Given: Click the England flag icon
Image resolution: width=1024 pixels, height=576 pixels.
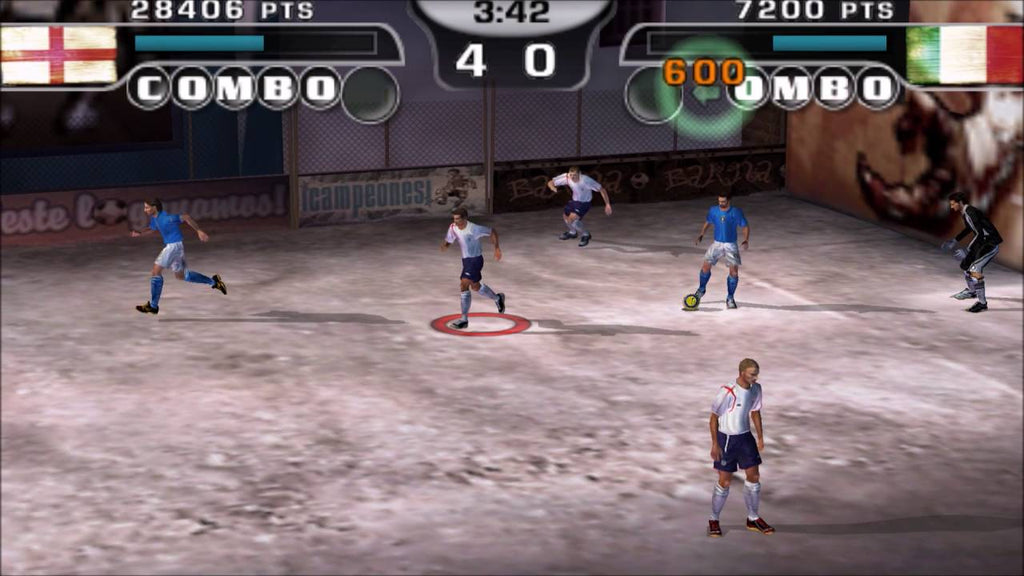Looking at the screenshot, I should tap(58, 55).
